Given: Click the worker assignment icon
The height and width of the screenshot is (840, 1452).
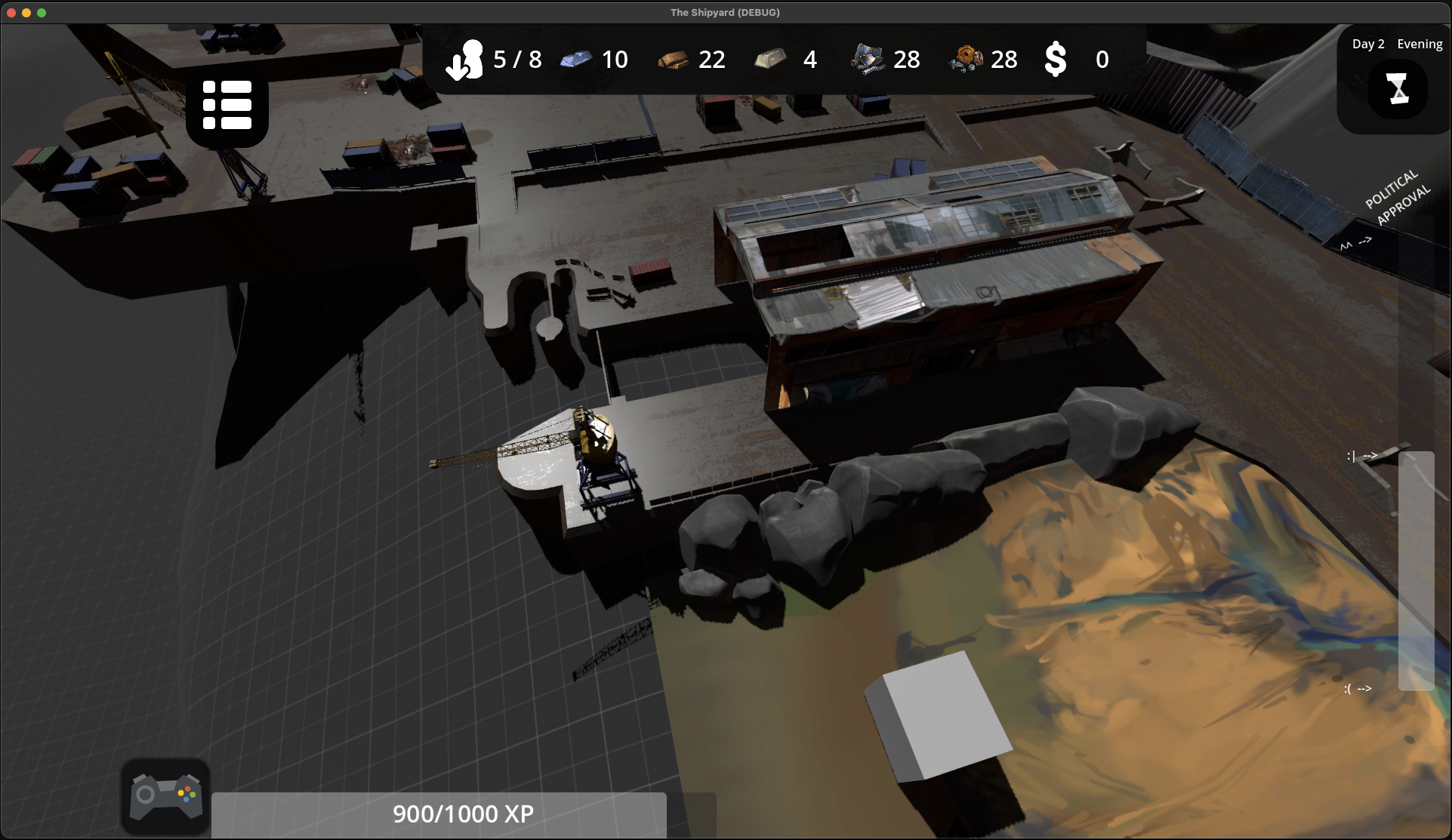Looking at the screenshot, I should click(x=464, y=60).
